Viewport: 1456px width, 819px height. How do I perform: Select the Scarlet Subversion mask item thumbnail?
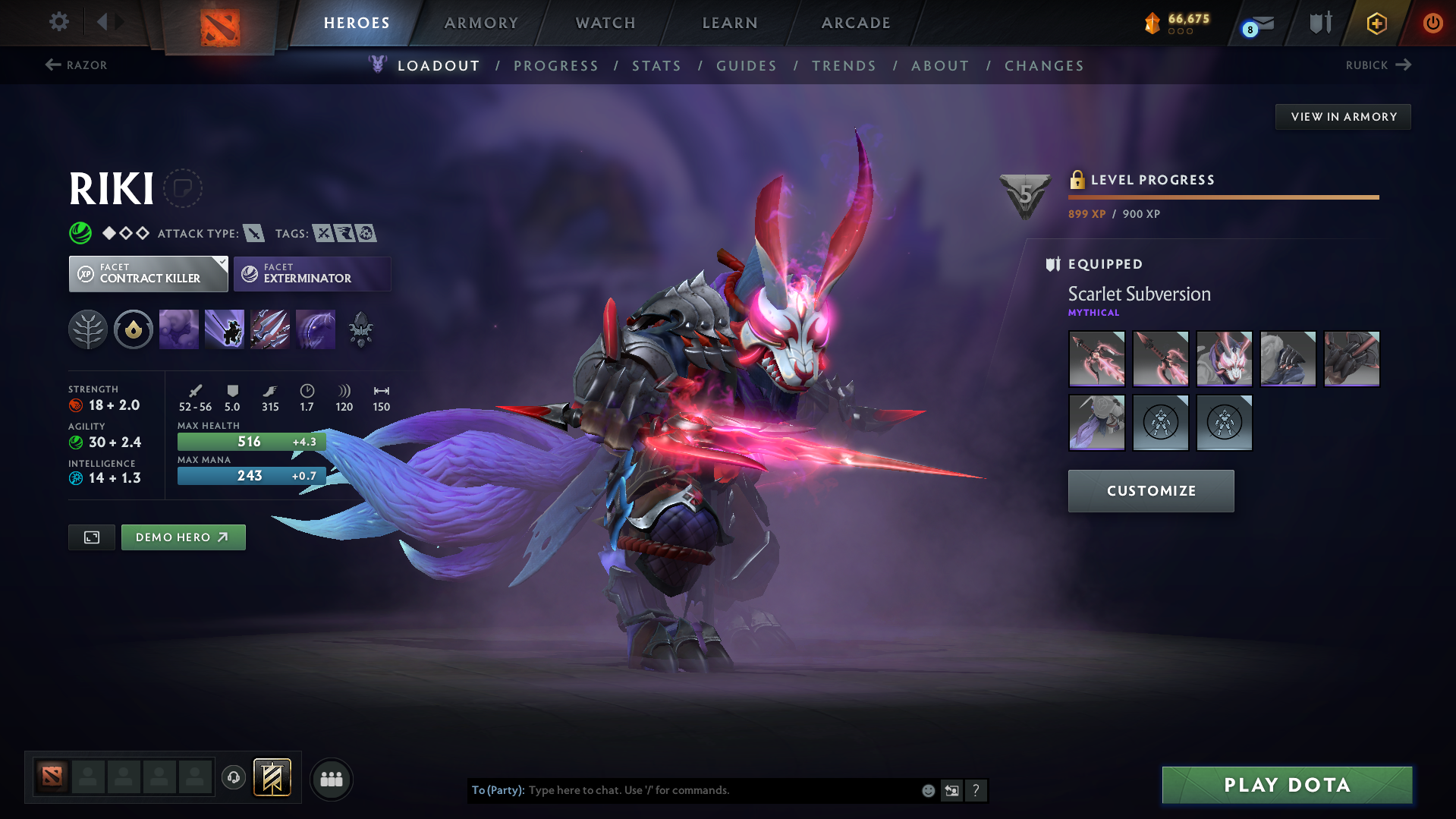coord(1224,358)
